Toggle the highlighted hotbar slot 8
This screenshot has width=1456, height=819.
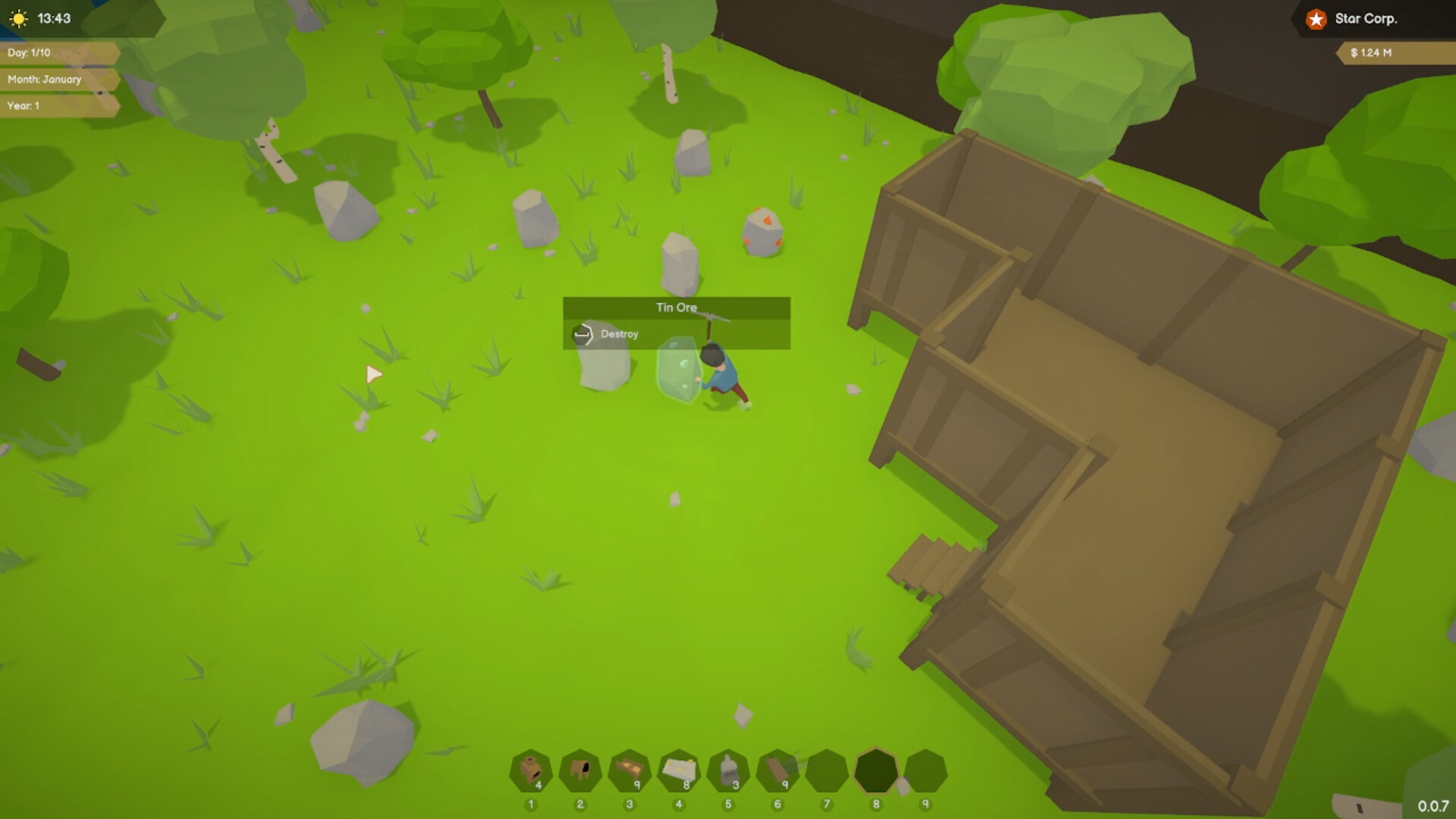[x=876, y=768]
